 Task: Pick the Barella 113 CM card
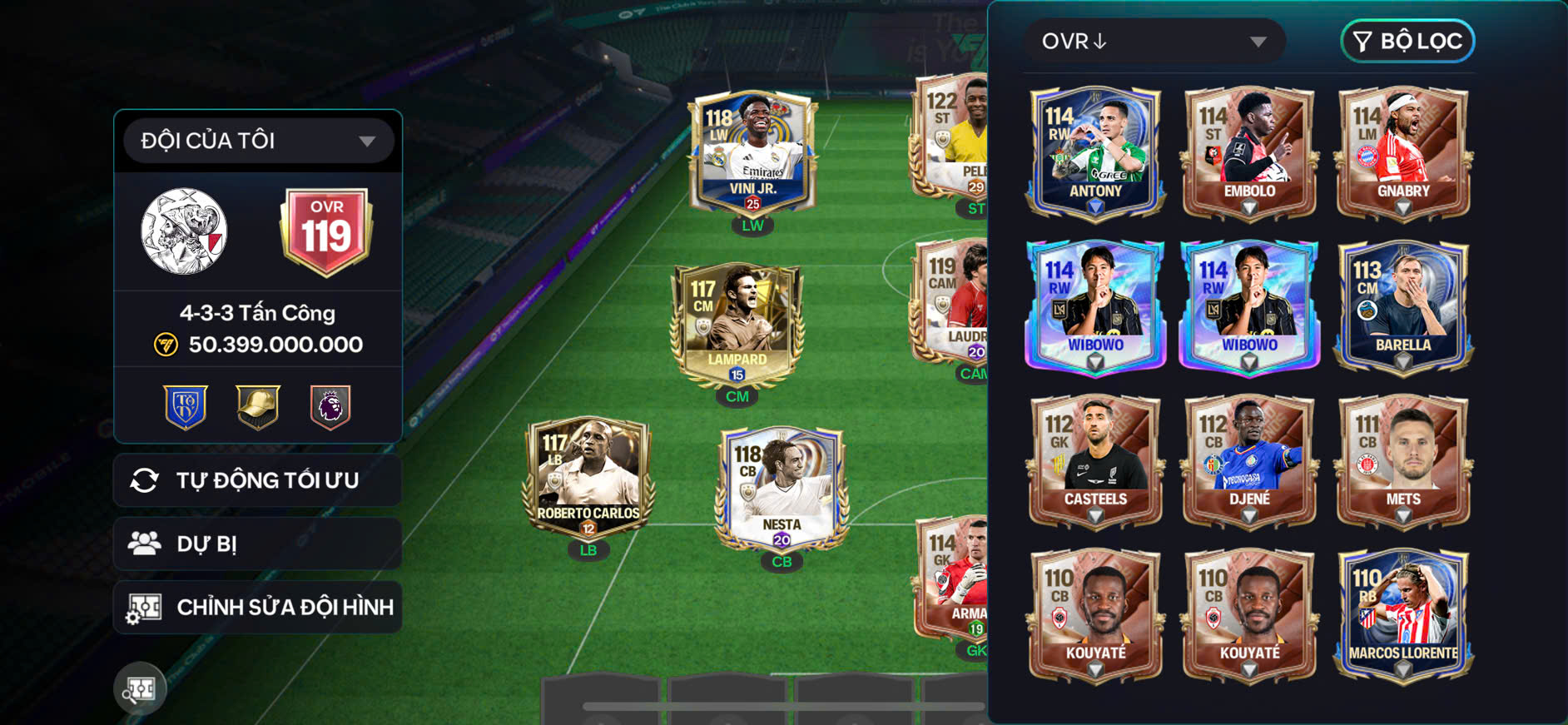pos(1403,306)
